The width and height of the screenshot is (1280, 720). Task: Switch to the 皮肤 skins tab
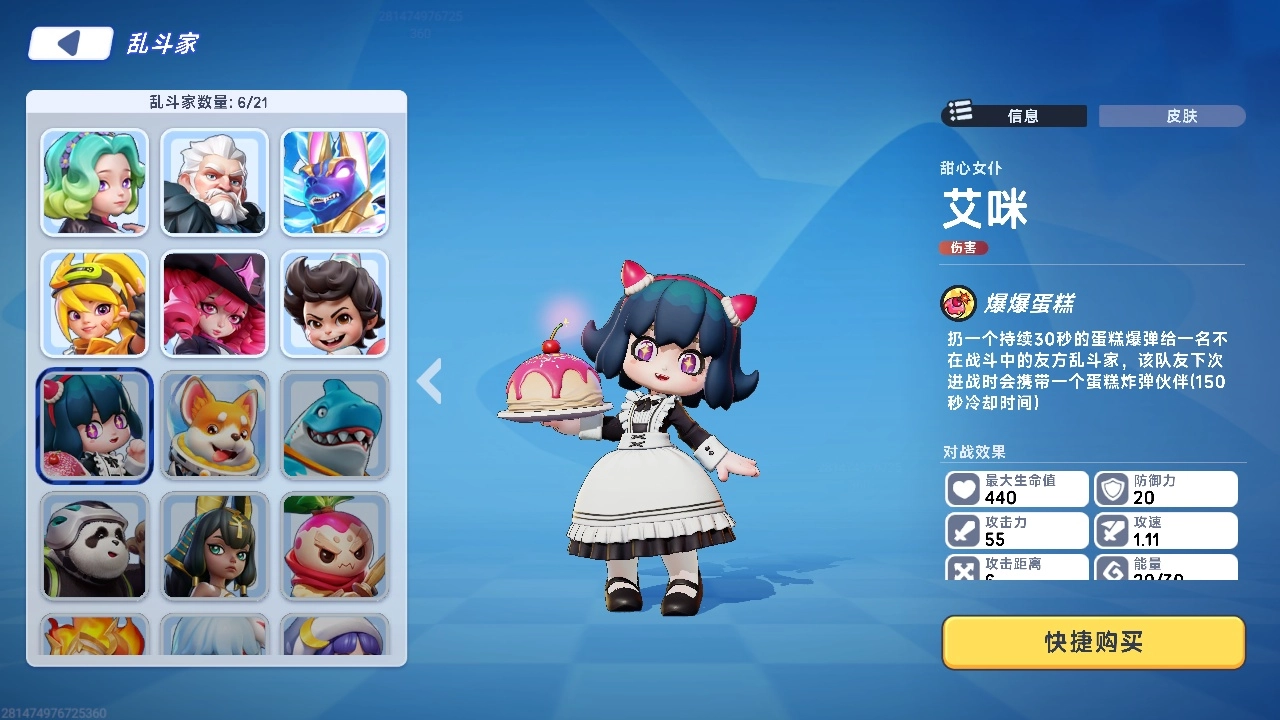click(1171, 115)
